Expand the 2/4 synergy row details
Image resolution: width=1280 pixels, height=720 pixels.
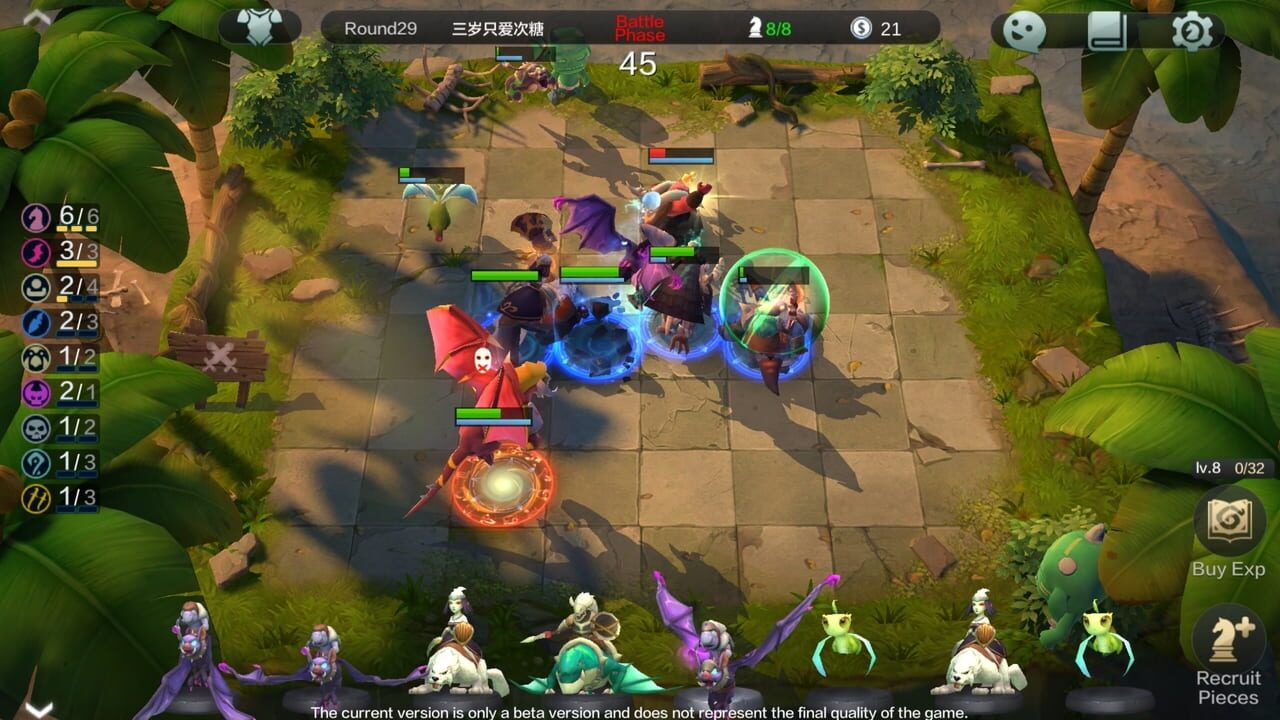coord(60,286)
